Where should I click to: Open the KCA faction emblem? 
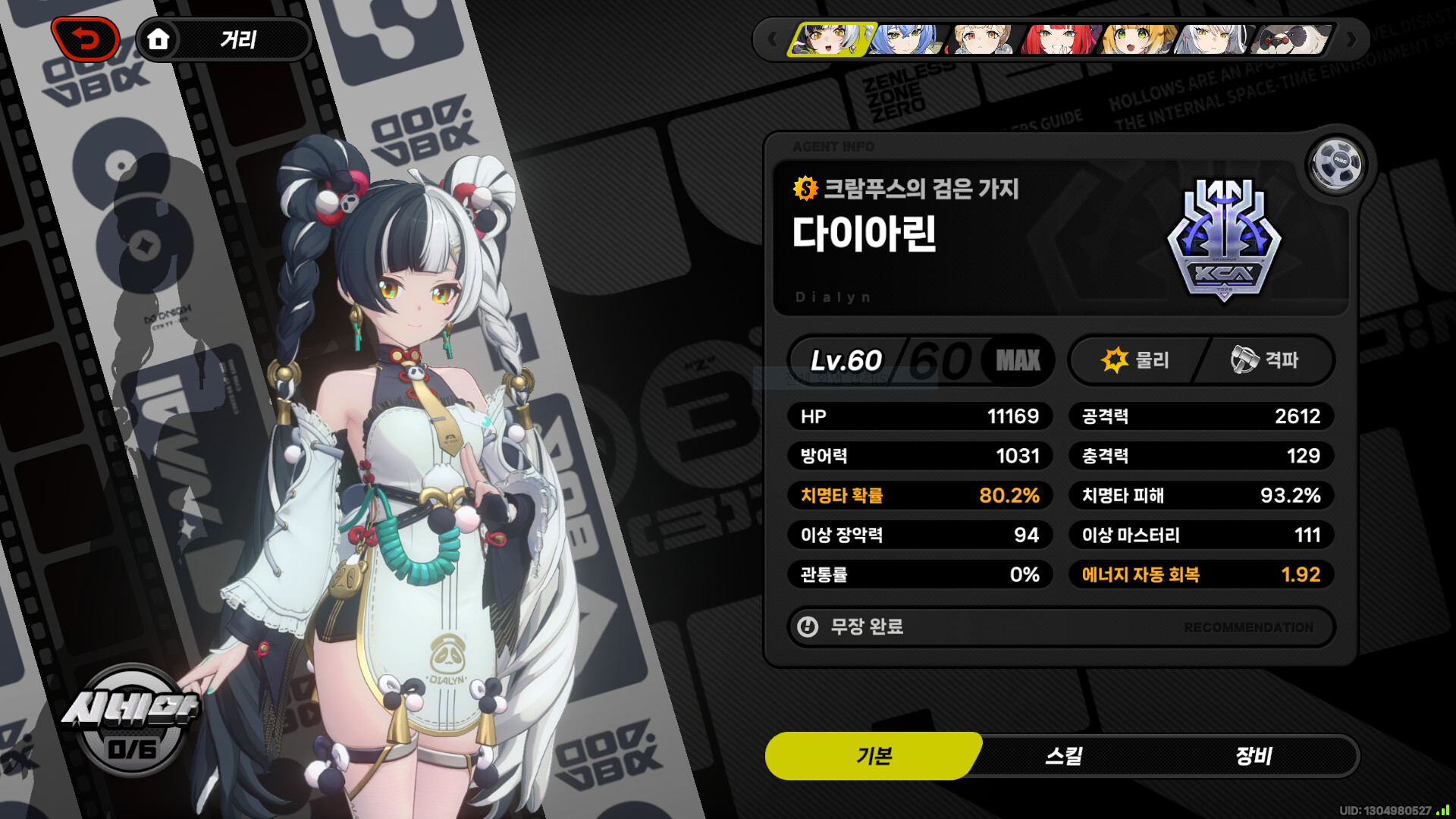point(1224,240)
